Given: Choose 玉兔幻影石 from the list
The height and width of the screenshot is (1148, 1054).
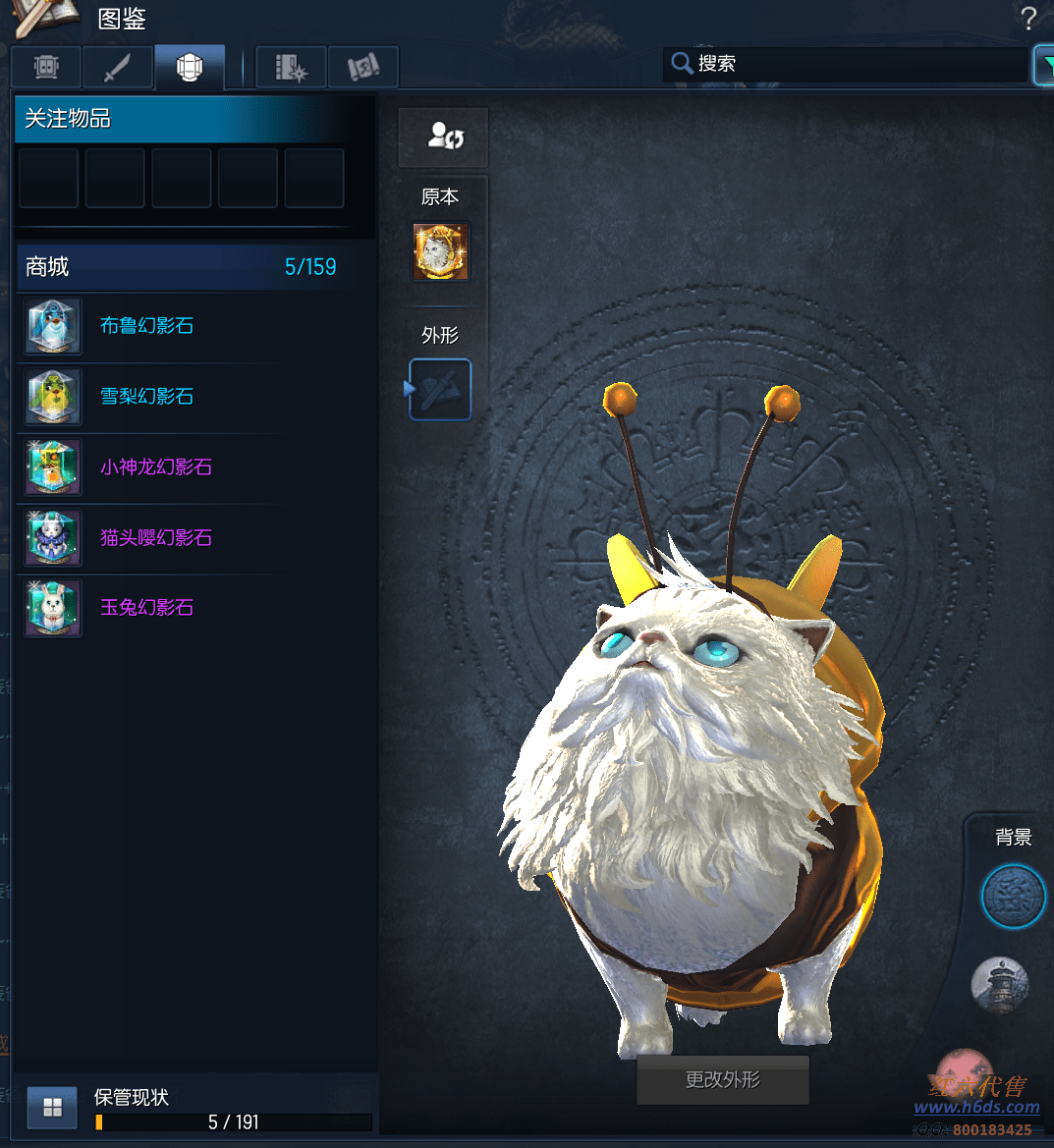Looking at the screenshot, I should point(147,608).
